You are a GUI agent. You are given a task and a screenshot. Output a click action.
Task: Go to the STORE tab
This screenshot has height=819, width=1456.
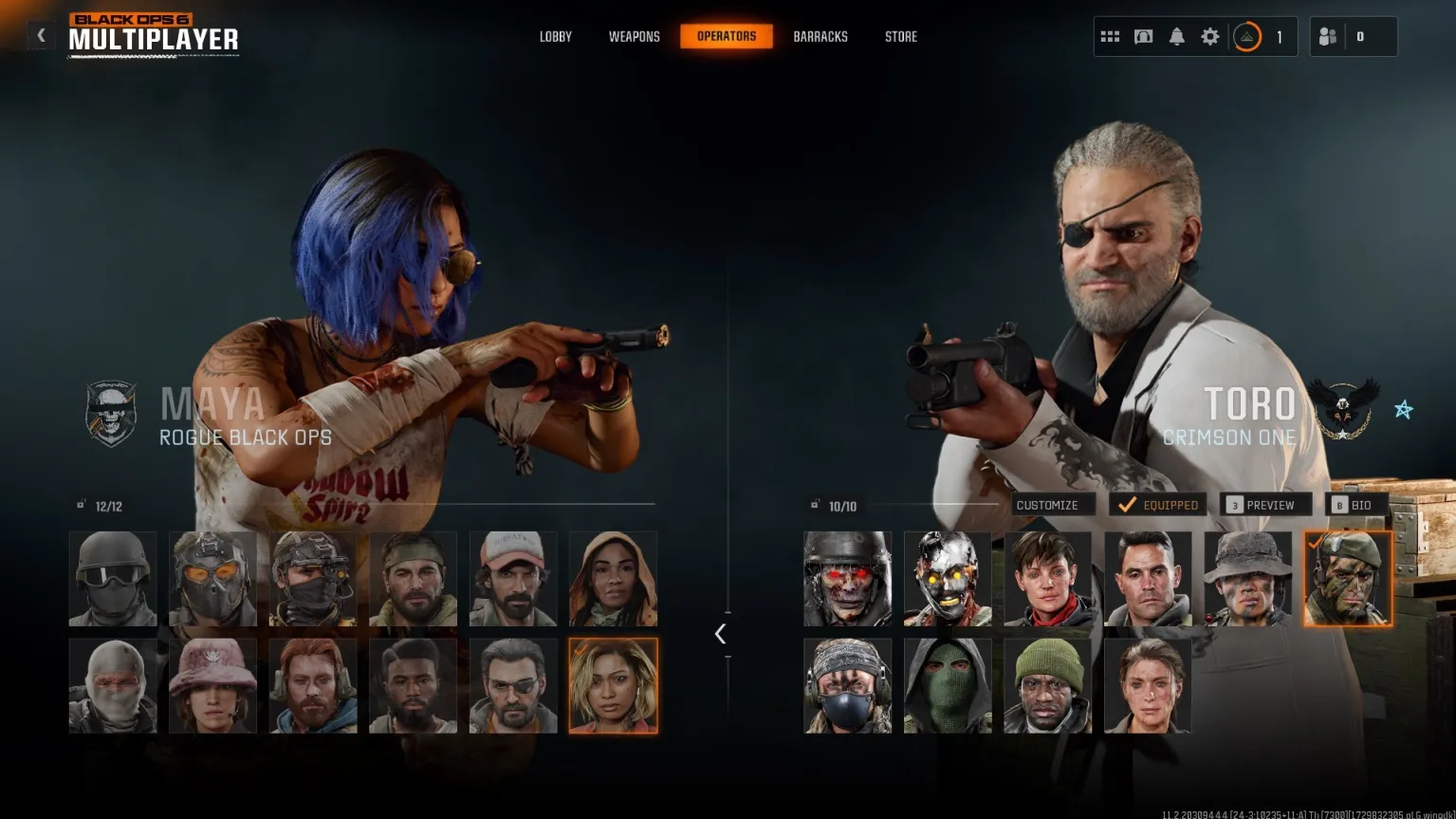pyautogui.click(x=900, y=36)
